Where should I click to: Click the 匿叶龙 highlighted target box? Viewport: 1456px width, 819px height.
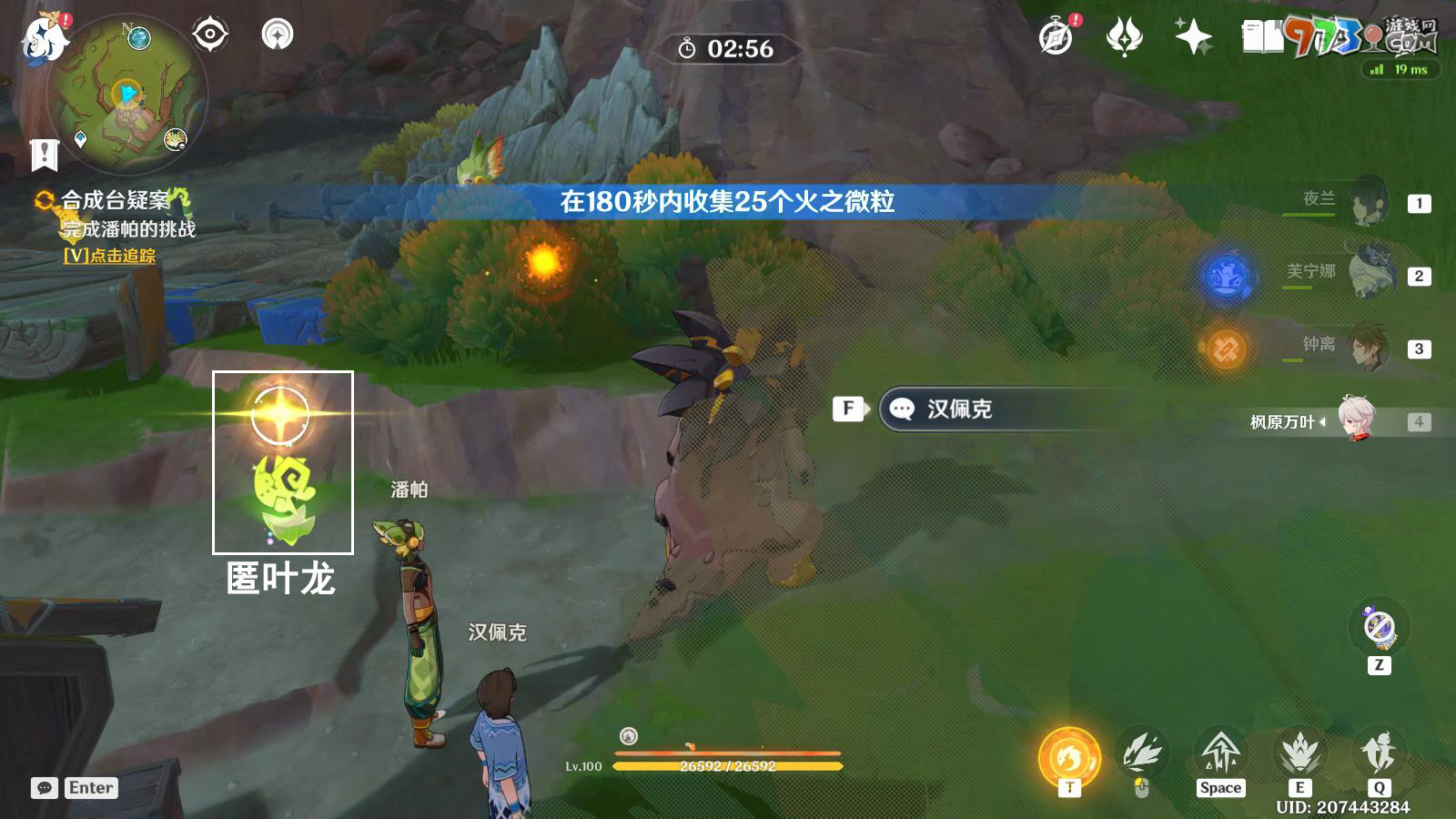pyautogui.click(x=282, y=462)
